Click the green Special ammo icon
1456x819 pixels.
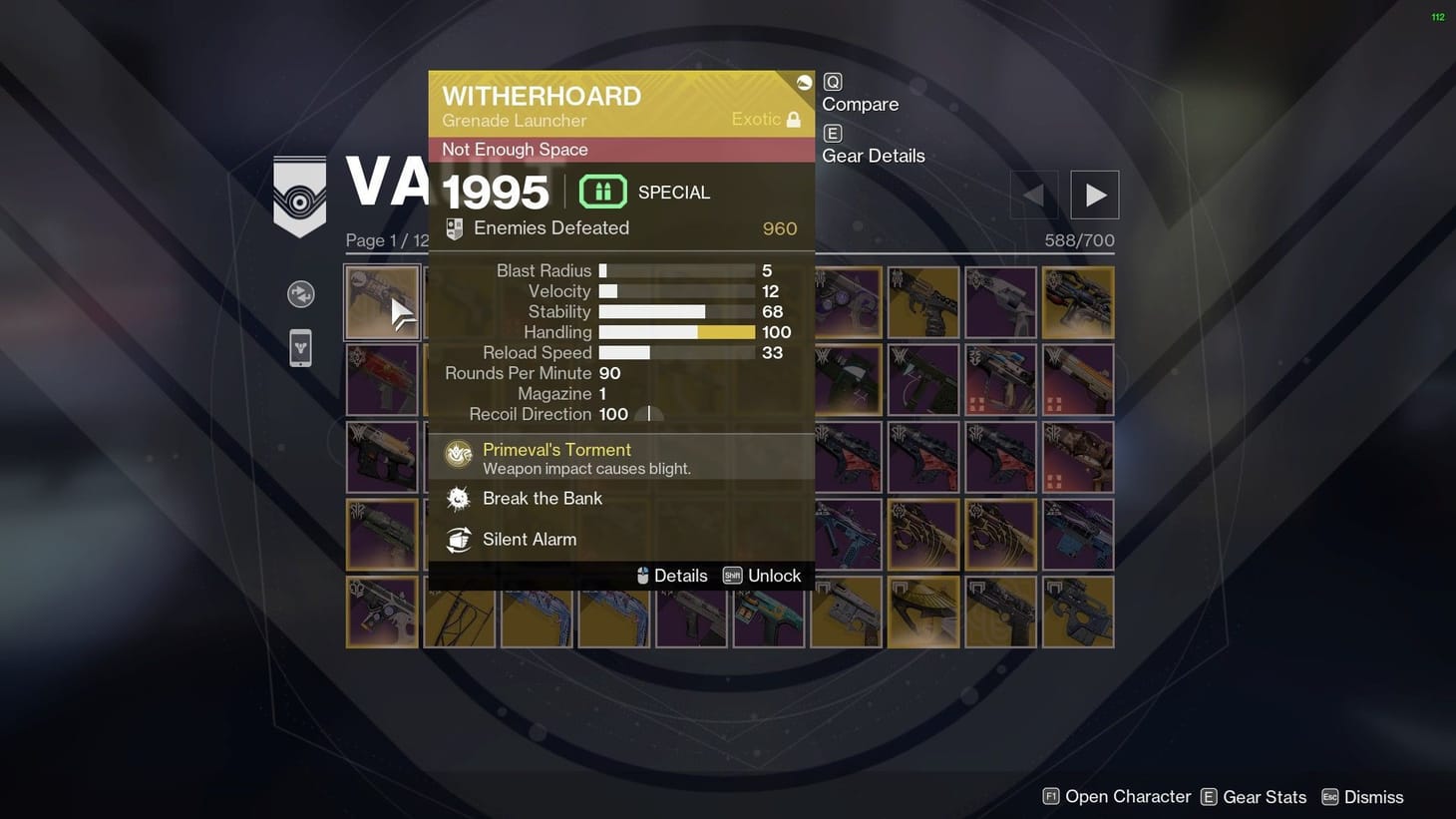[x=602, y=191]
